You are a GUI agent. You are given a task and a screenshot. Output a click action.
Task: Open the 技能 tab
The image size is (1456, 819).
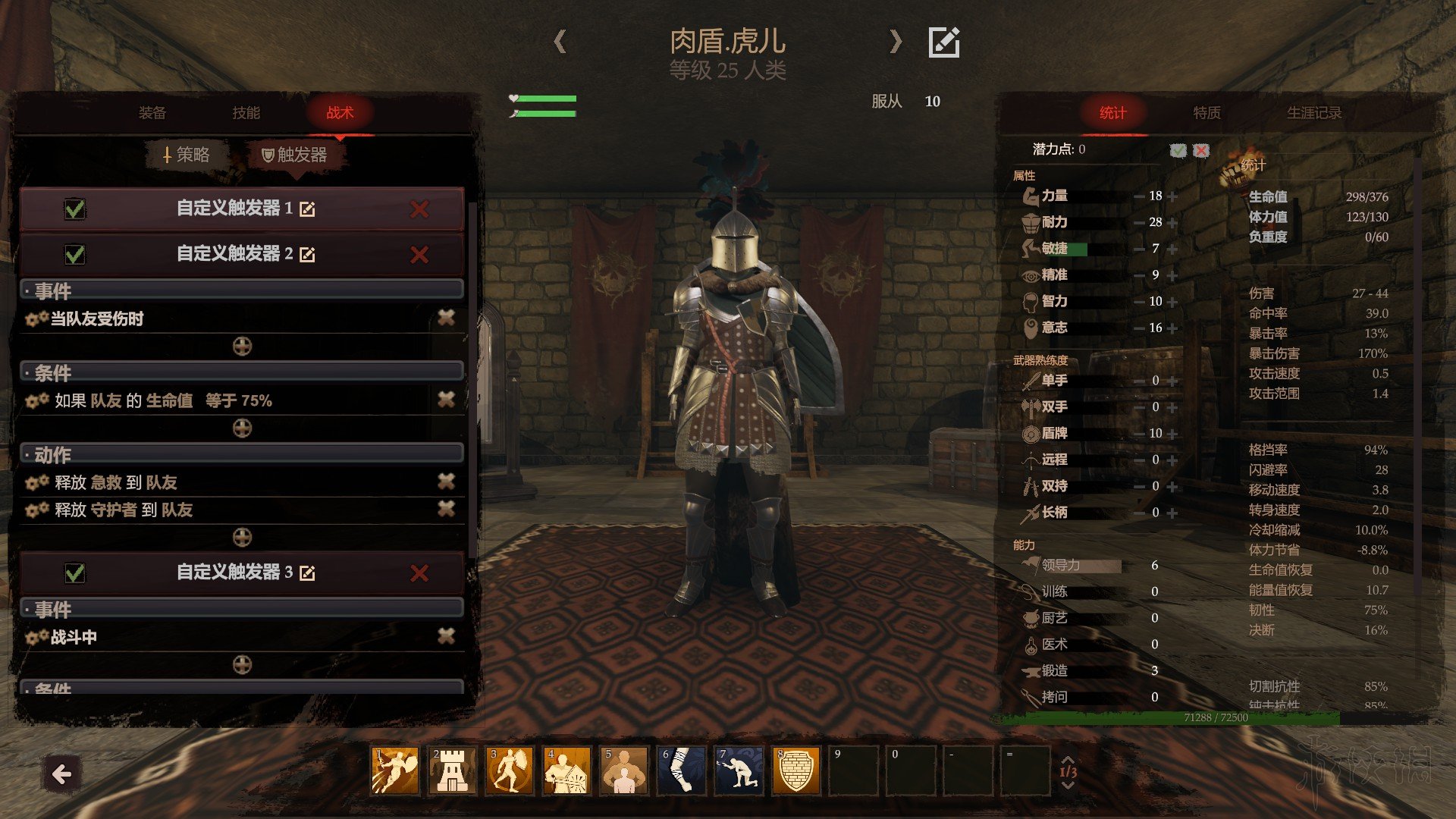coord(246,113)
